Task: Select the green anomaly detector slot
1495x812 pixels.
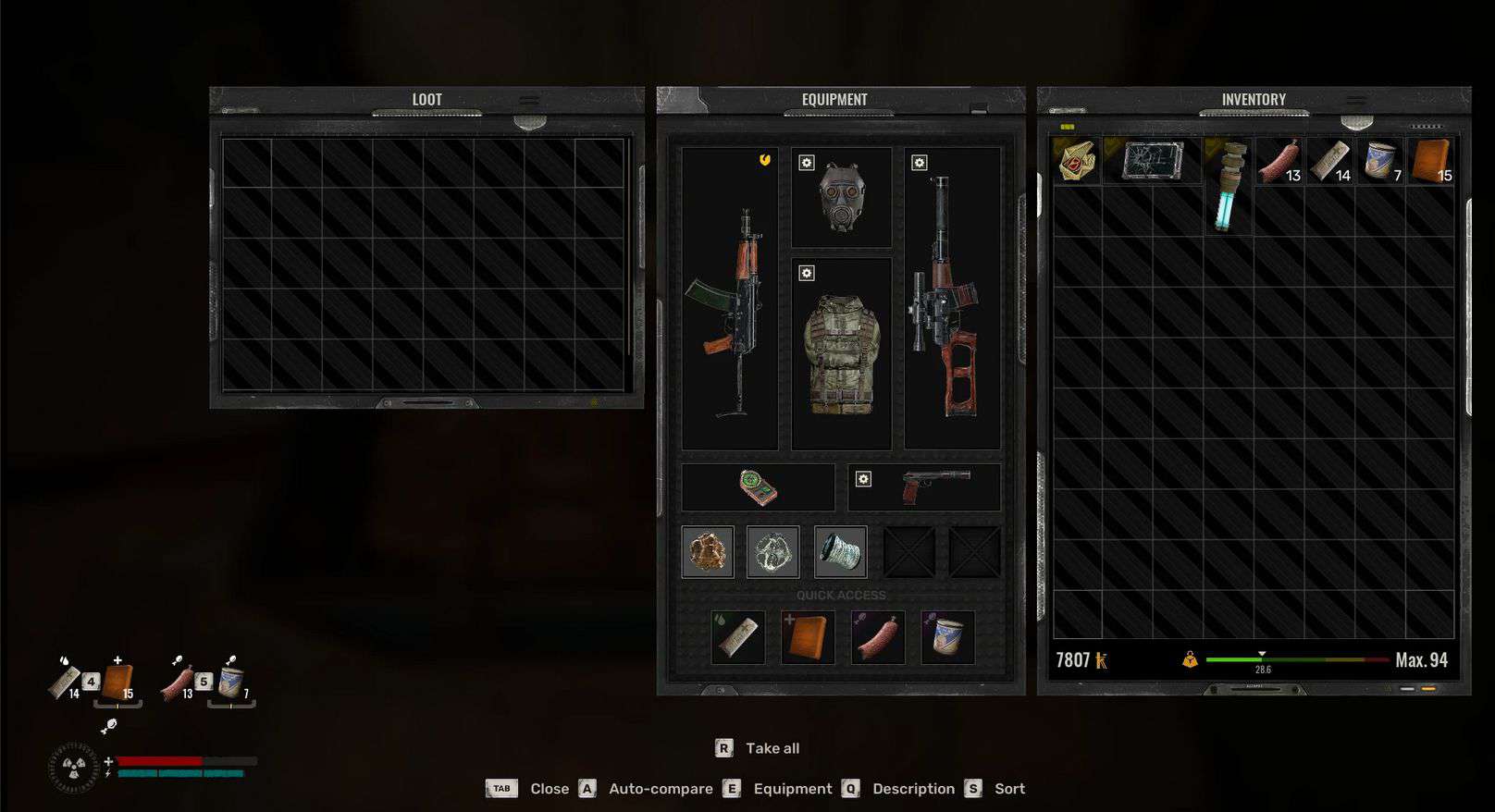Action: (x=758, y=487)
